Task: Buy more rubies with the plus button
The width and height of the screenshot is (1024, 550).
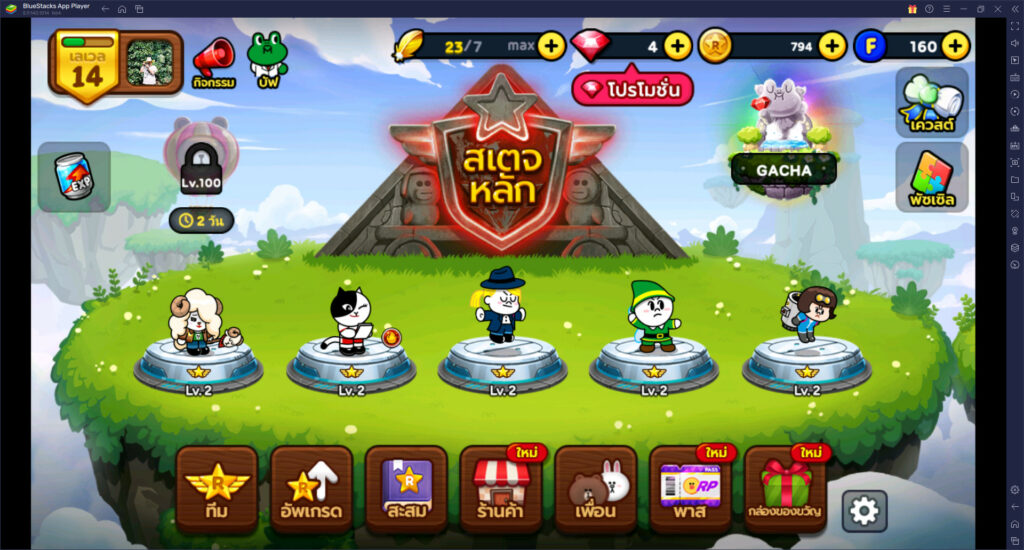Action: pyautogui.click(x=677, y=45)
